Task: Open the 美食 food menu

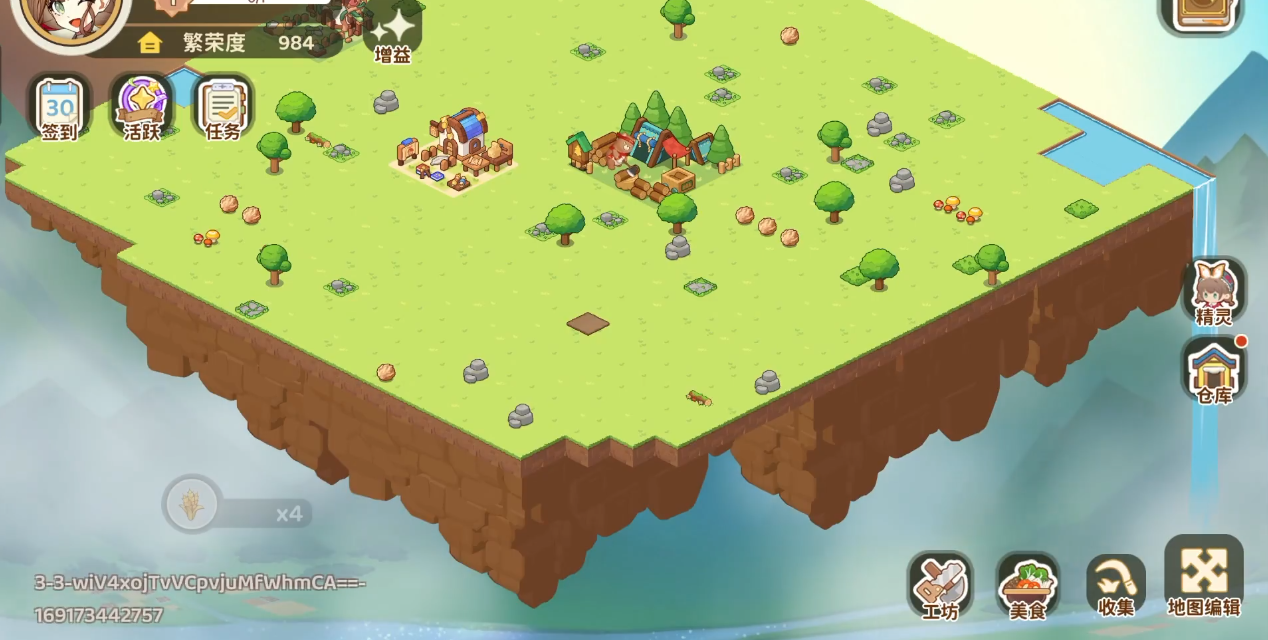Action: pos(1027,584)
